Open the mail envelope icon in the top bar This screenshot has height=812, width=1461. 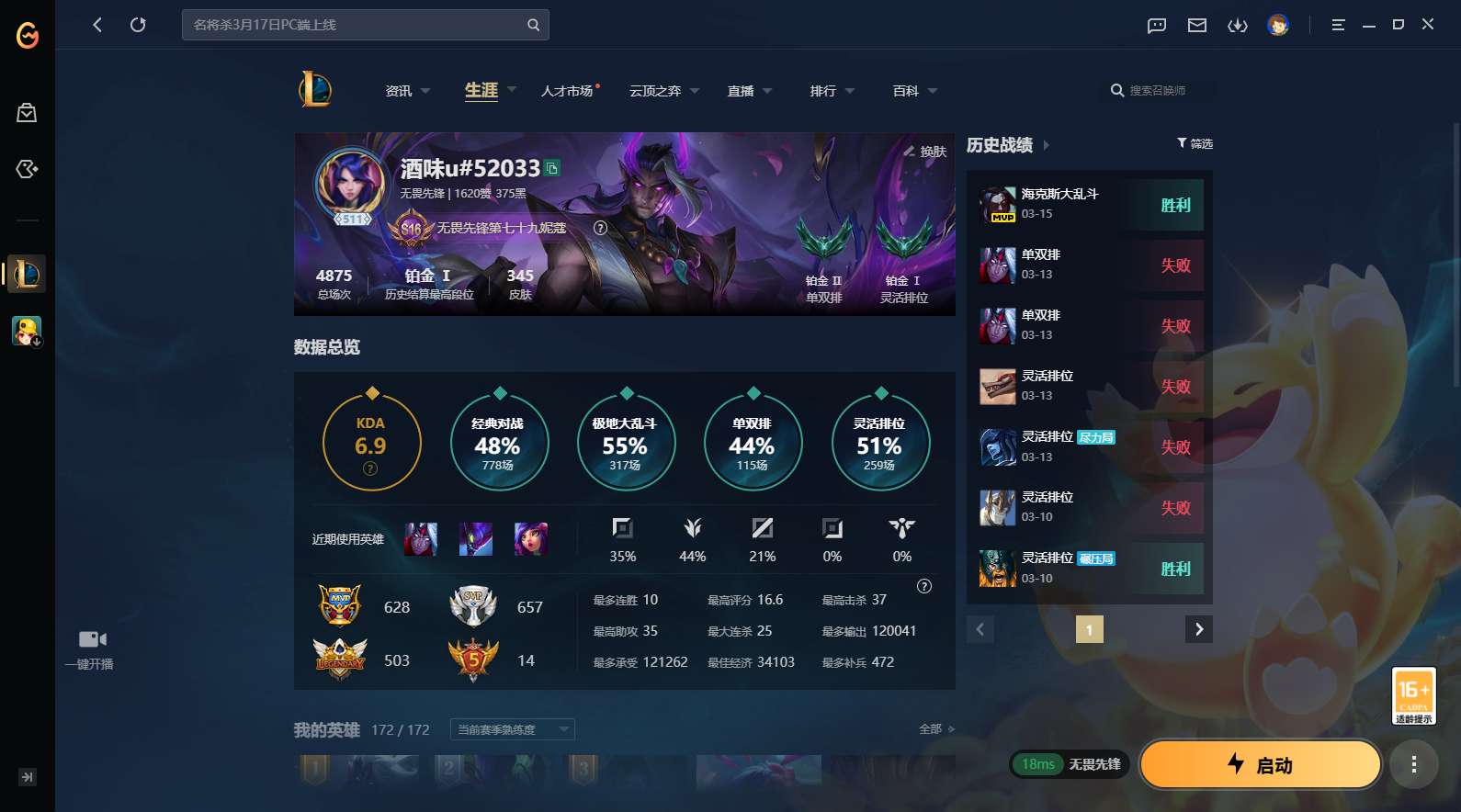pos(1196,25)
